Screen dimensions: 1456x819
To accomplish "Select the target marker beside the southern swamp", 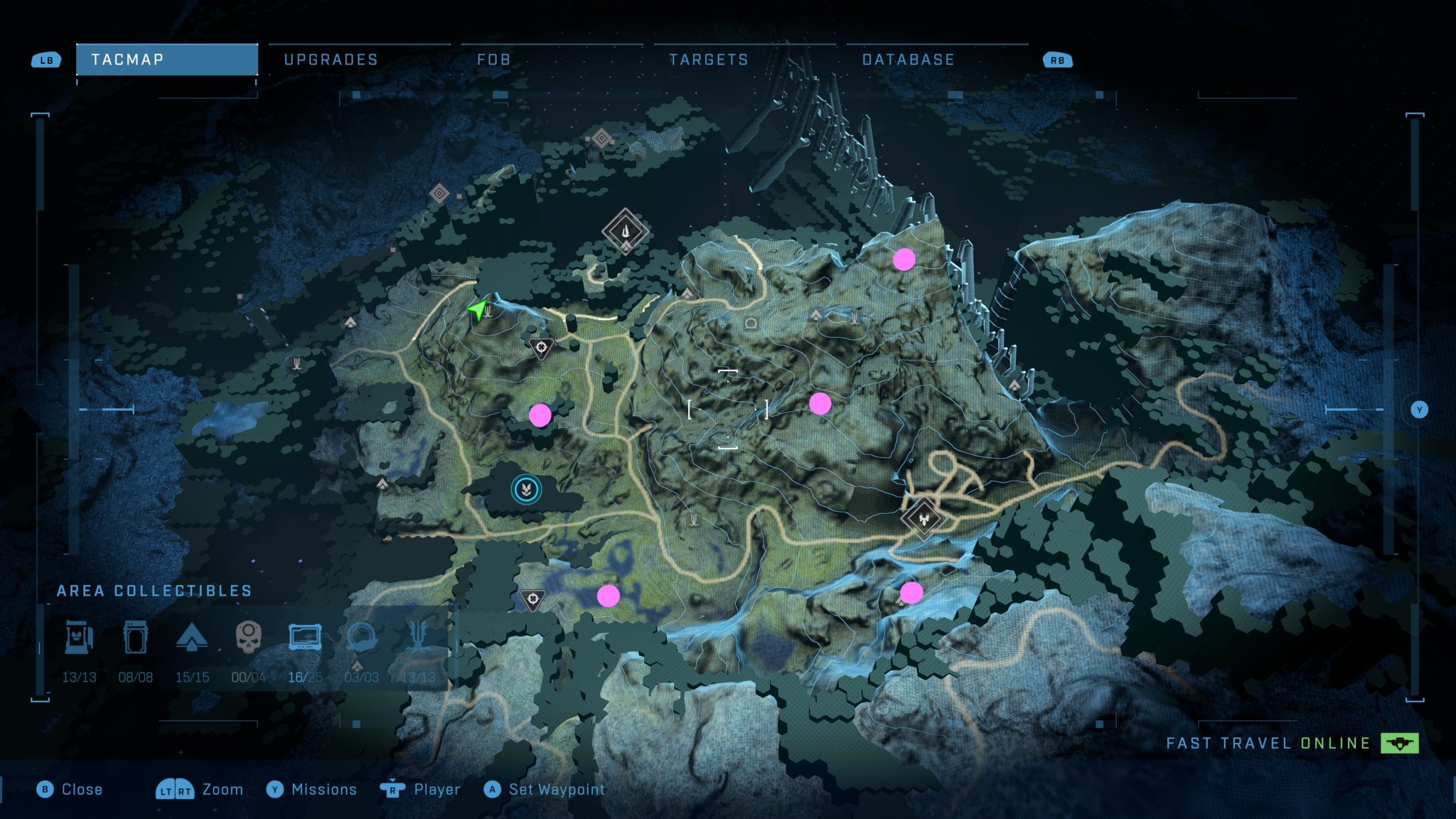I will point(532,599).
